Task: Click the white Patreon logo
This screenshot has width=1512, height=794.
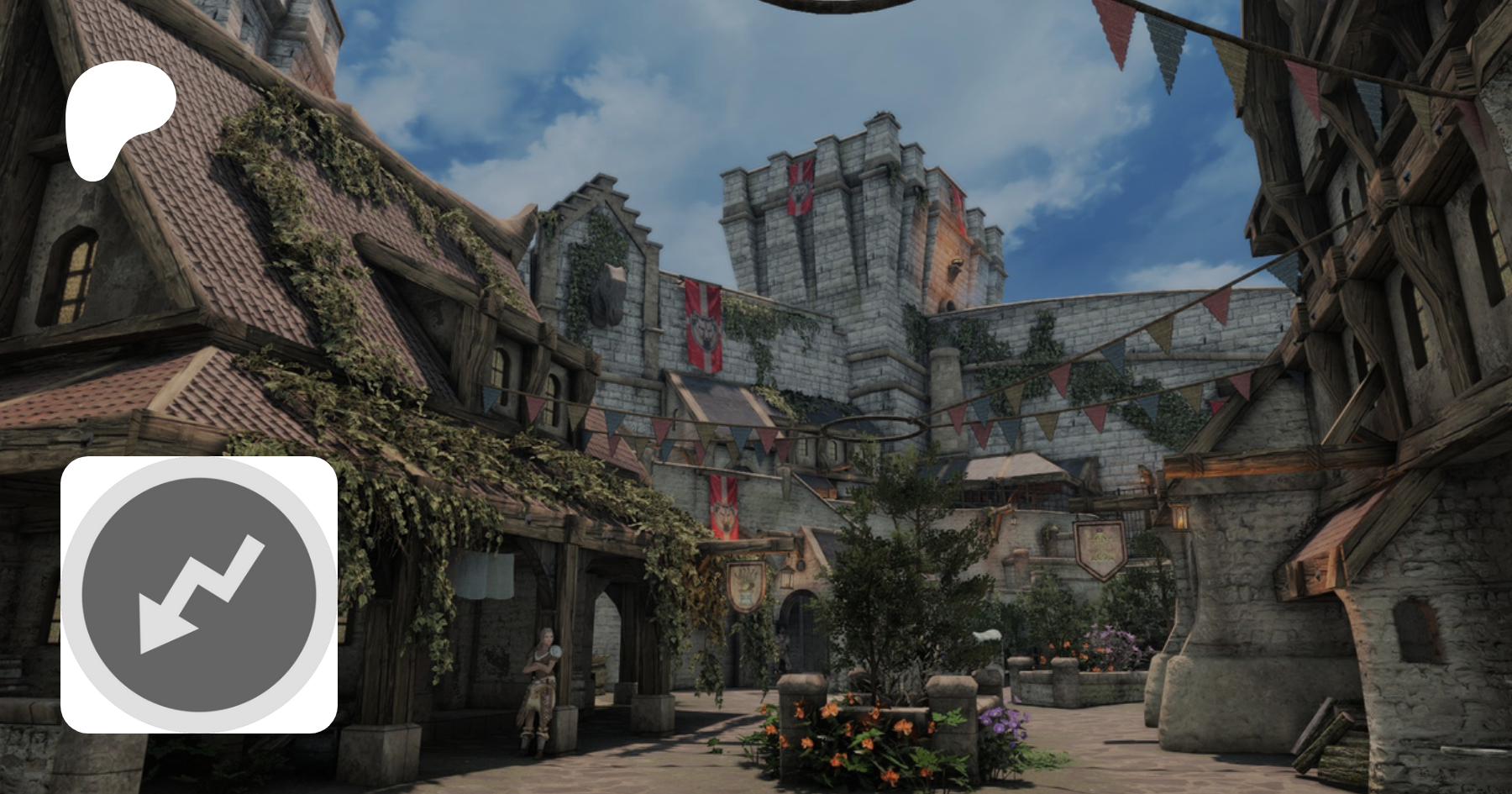Action: click(118, 118)
